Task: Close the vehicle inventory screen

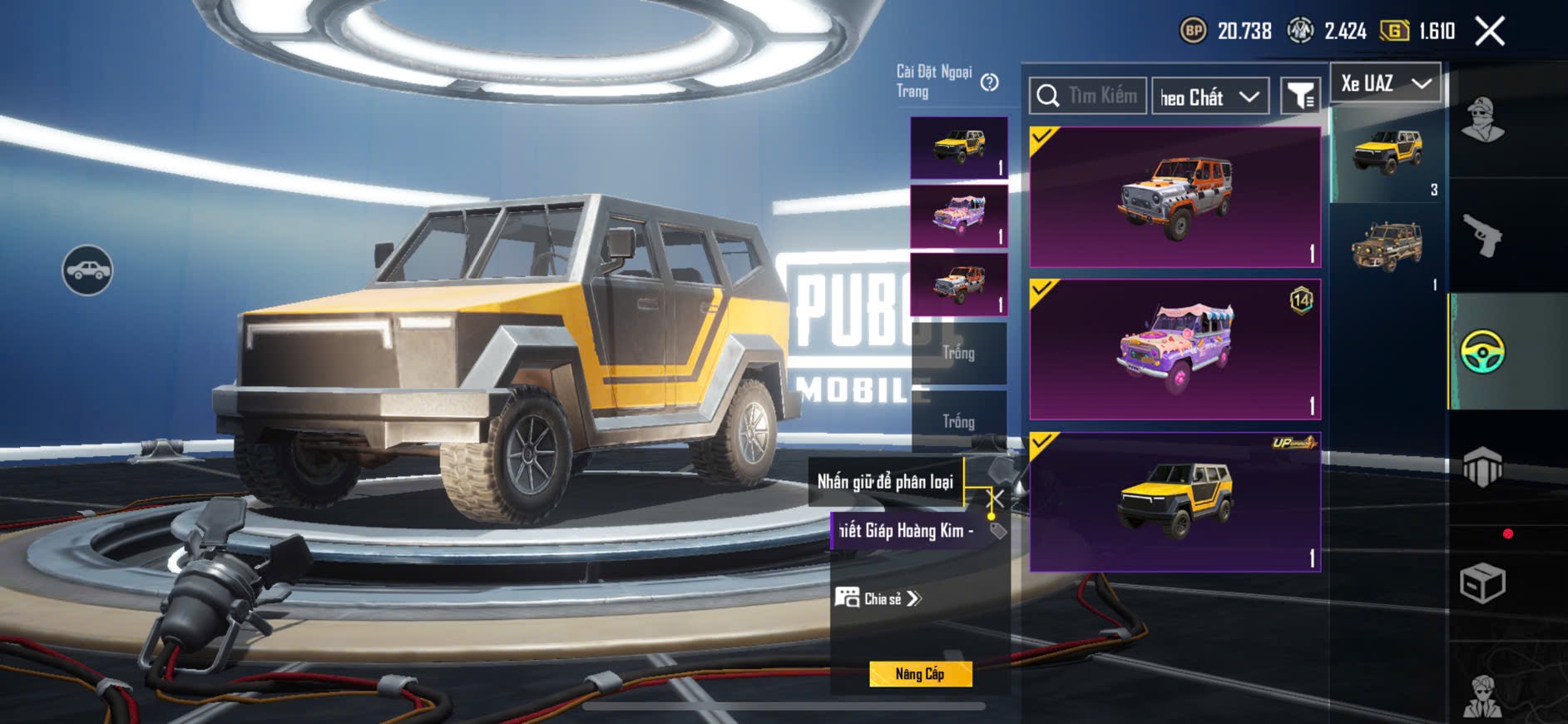Action: (x=1489, y=32)
